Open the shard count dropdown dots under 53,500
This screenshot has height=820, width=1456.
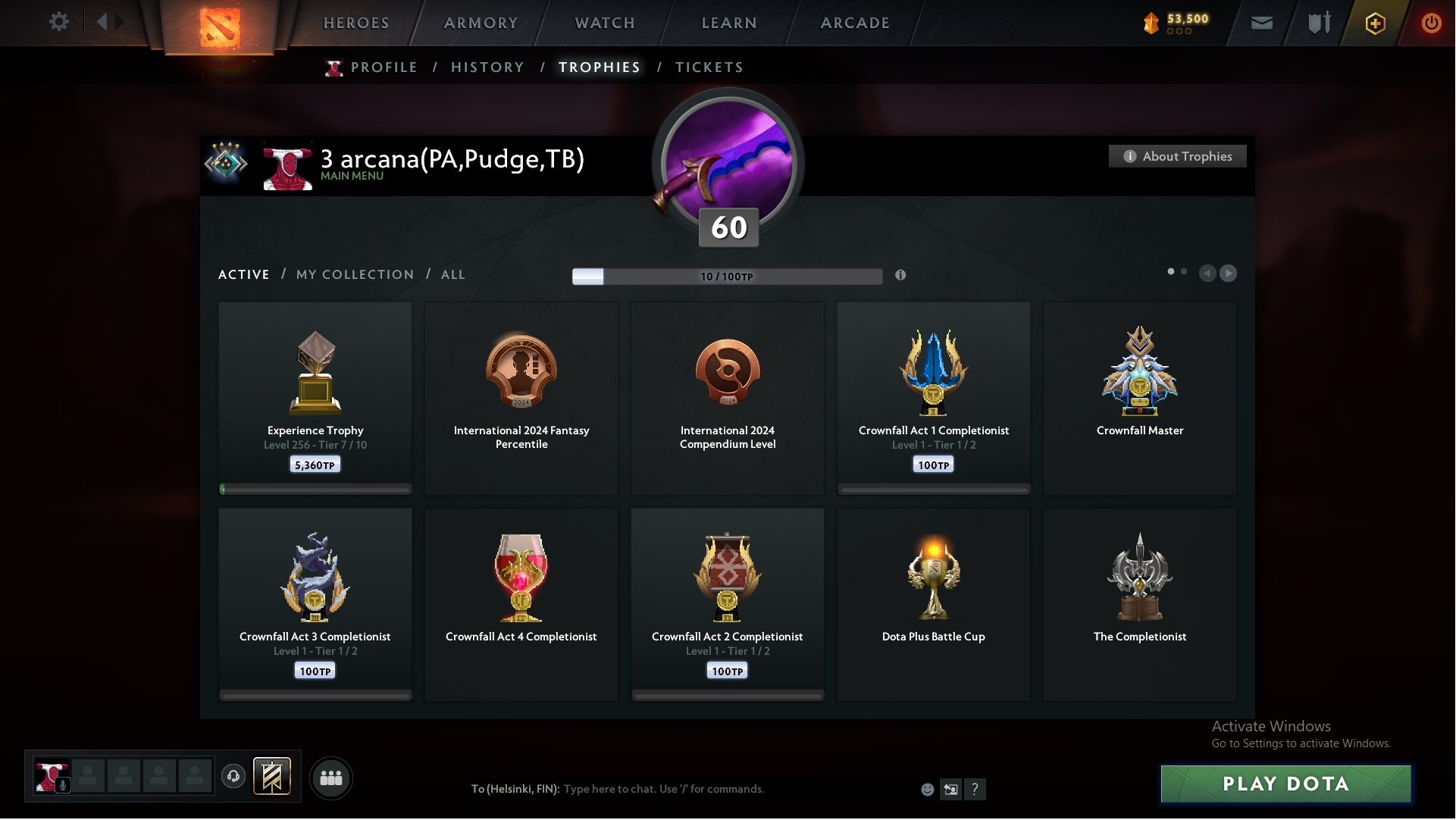tap(1177, 32)
